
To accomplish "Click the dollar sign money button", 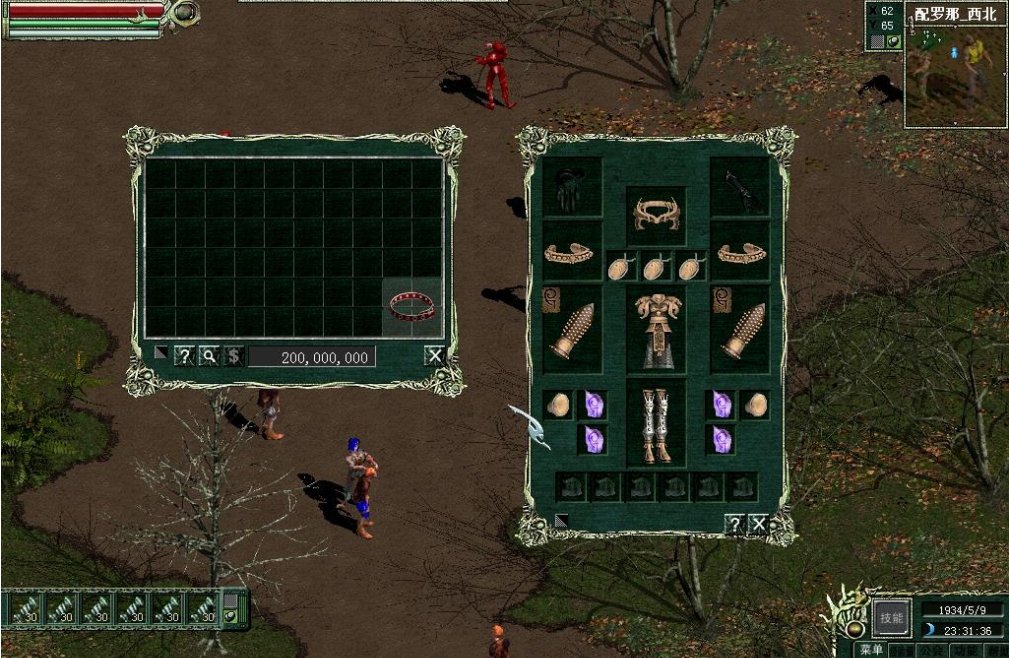I will click(x=233, y=356).
